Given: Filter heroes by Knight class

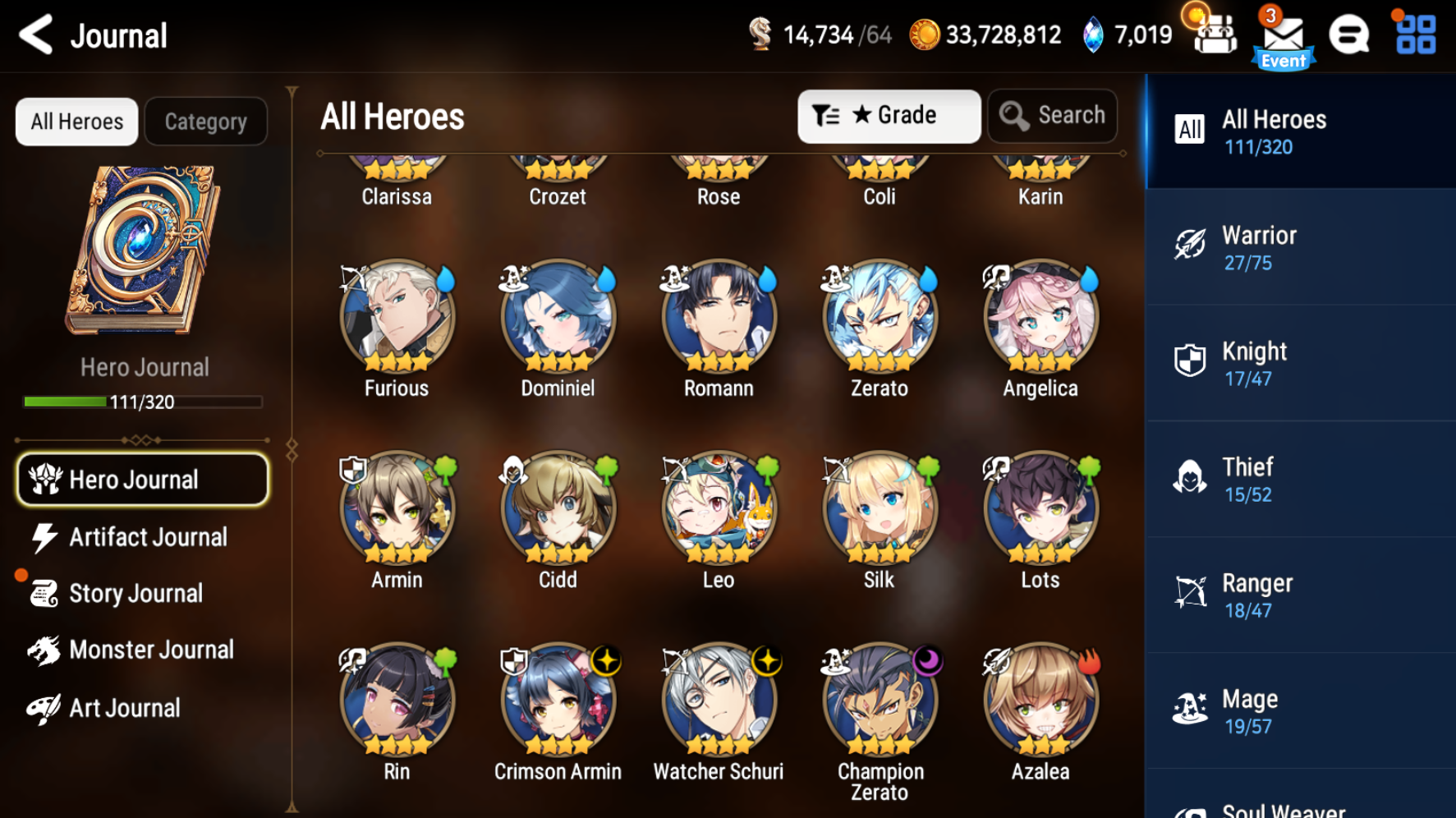Looking at the screenshot, I should point(1301,363).
